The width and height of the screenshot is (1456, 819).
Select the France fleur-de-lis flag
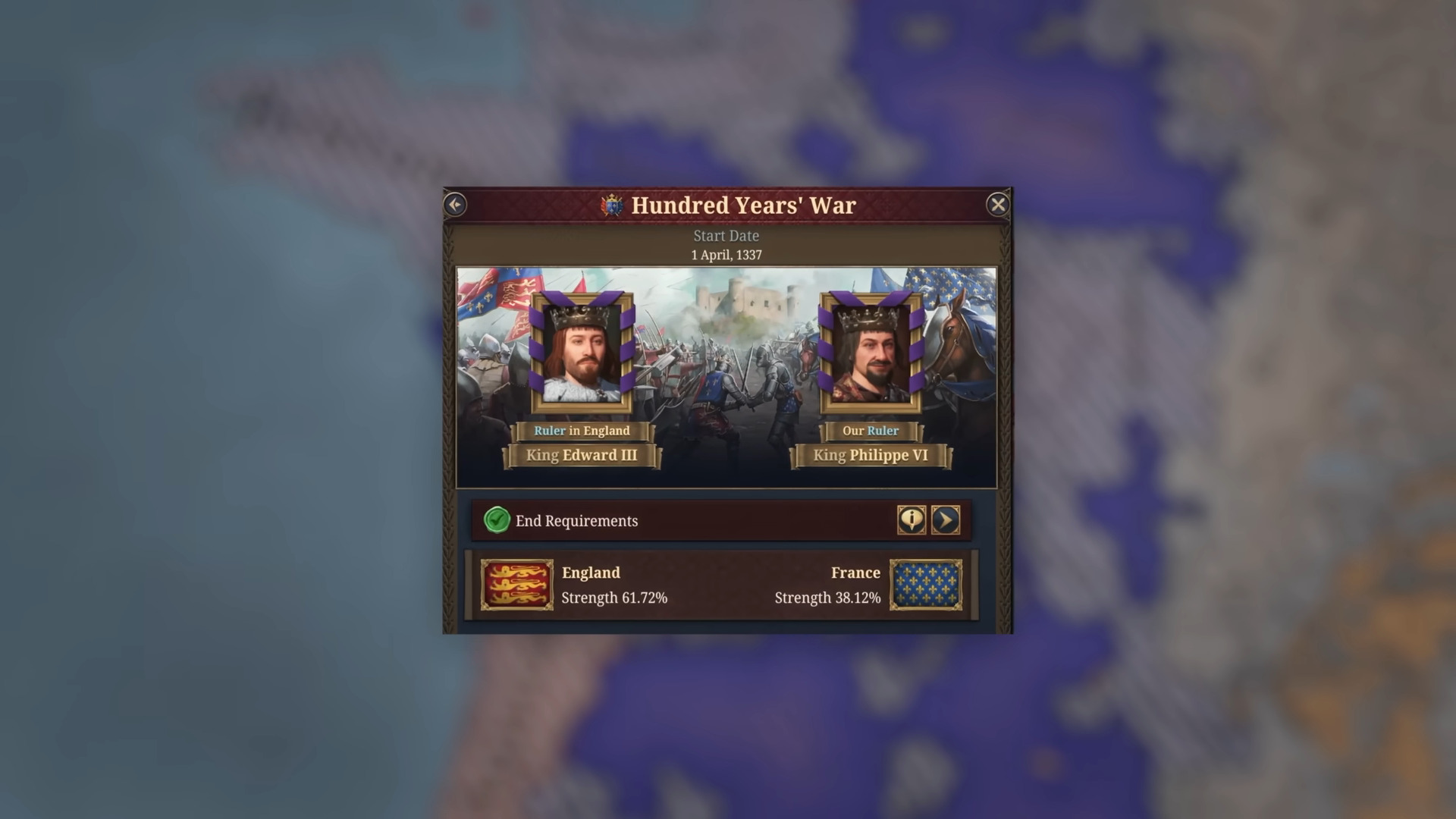click(927, 585)
